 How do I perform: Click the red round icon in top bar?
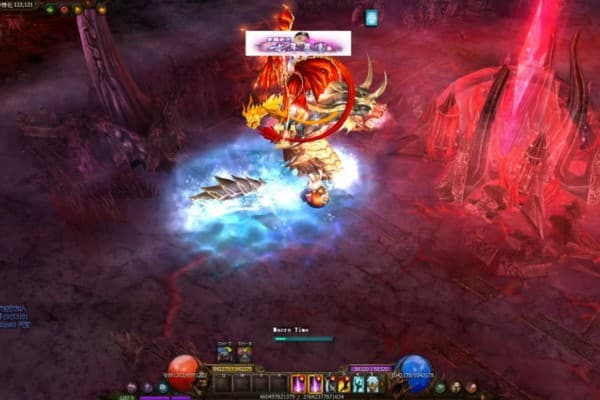tap(65, 9)
